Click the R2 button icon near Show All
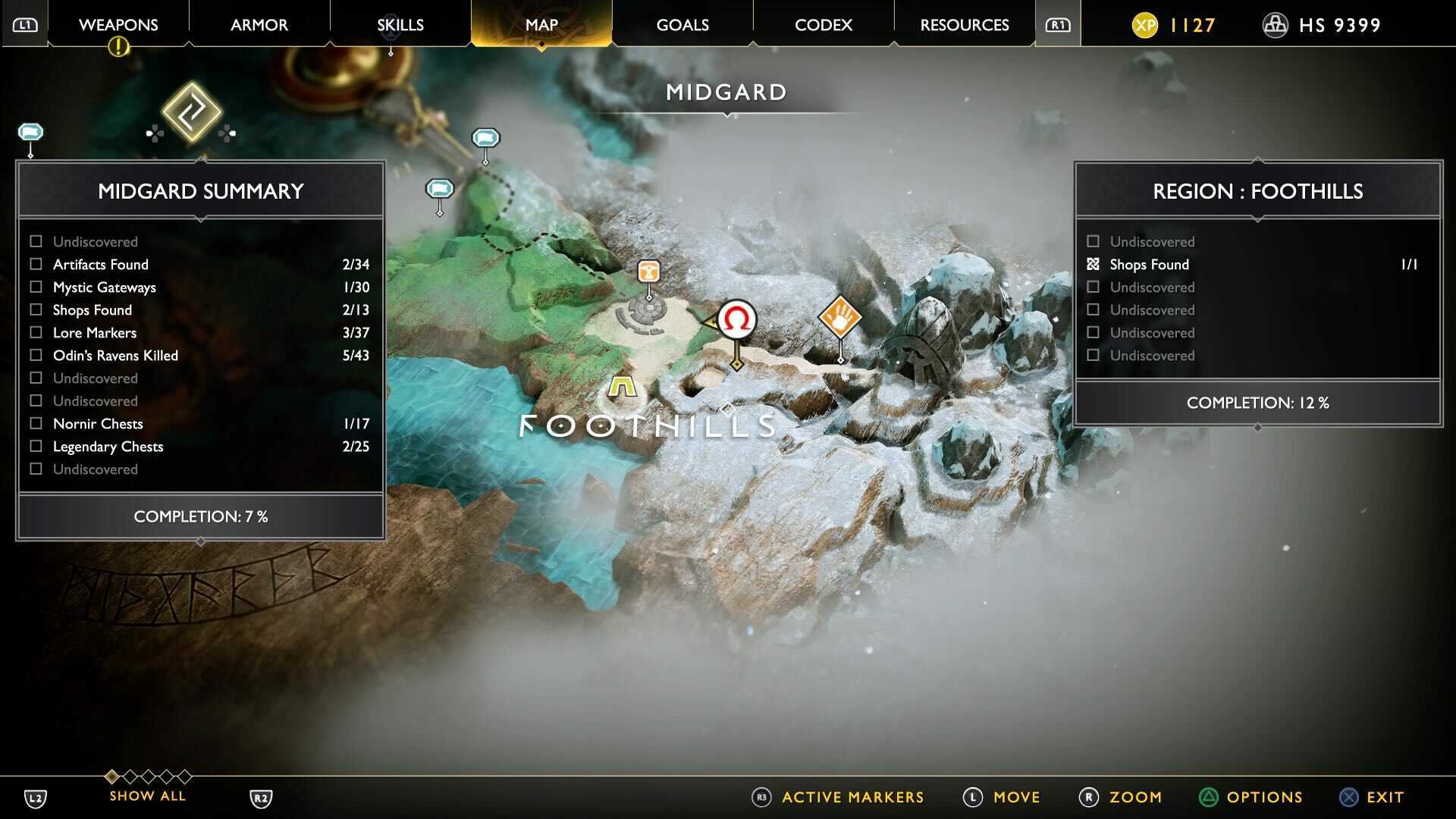 click(x=260, y=798)
